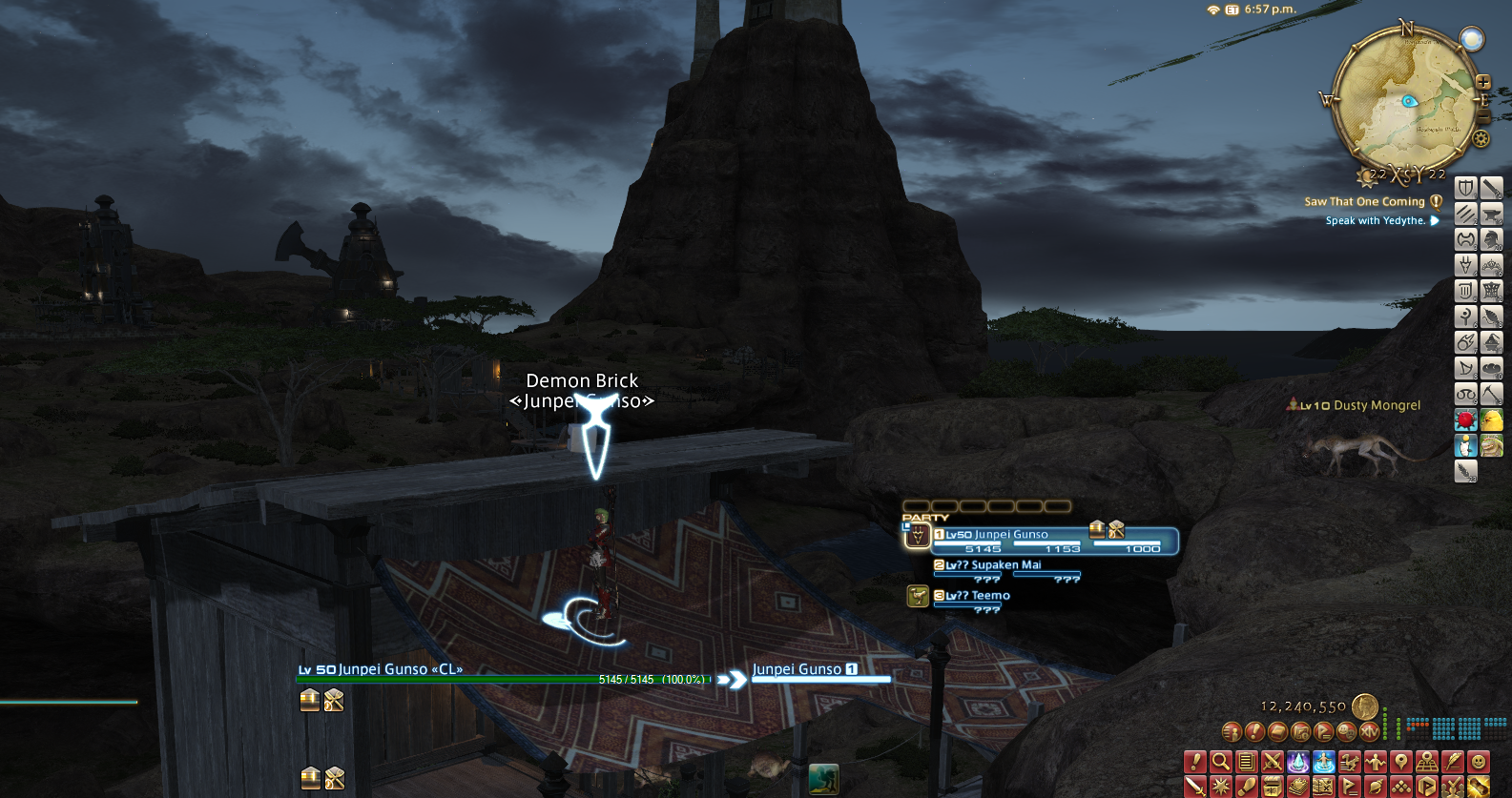This screenshot has width=1512, height=798.
Task: Switch to the Blacksmith anvil gear set
Action: coord(1492,214)
